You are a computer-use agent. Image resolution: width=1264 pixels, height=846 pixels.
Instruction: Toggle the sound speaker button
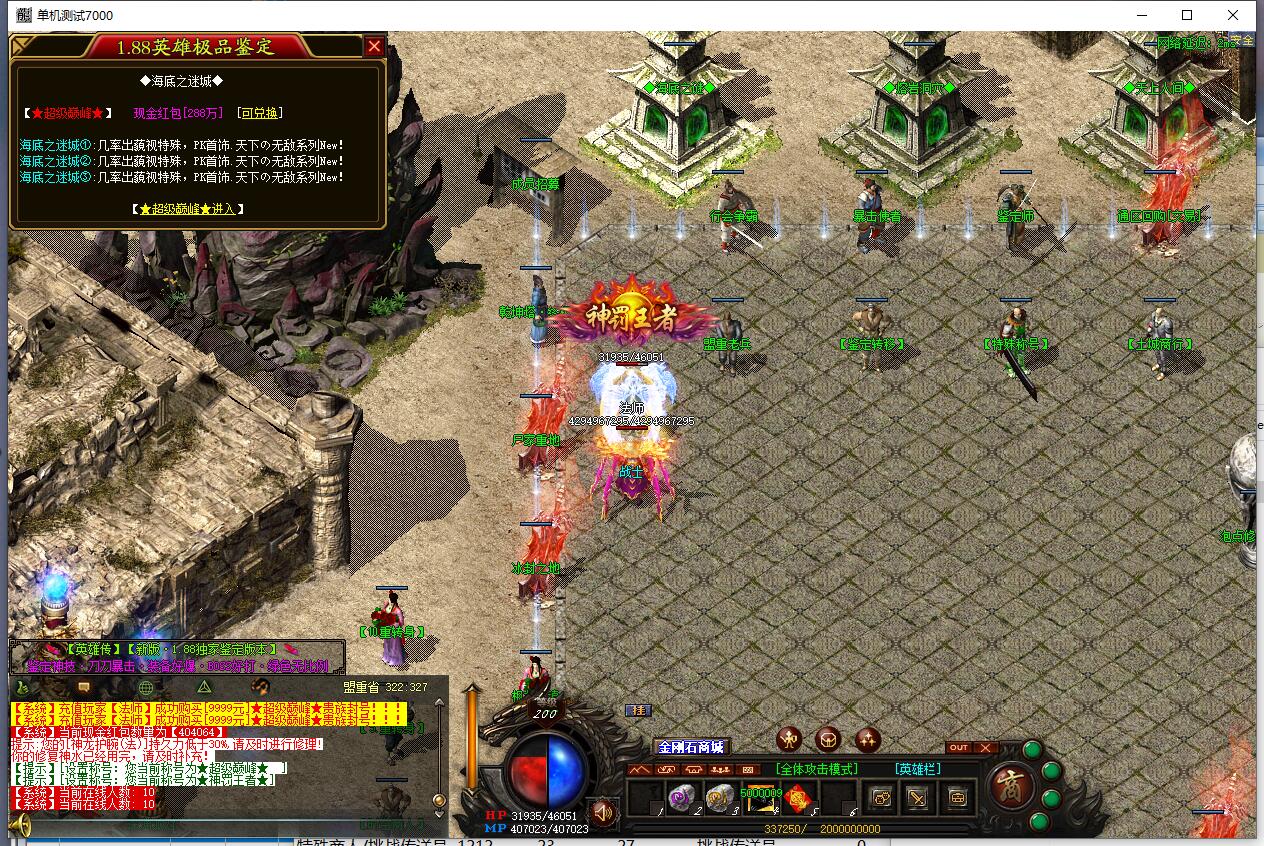(601, 810)
